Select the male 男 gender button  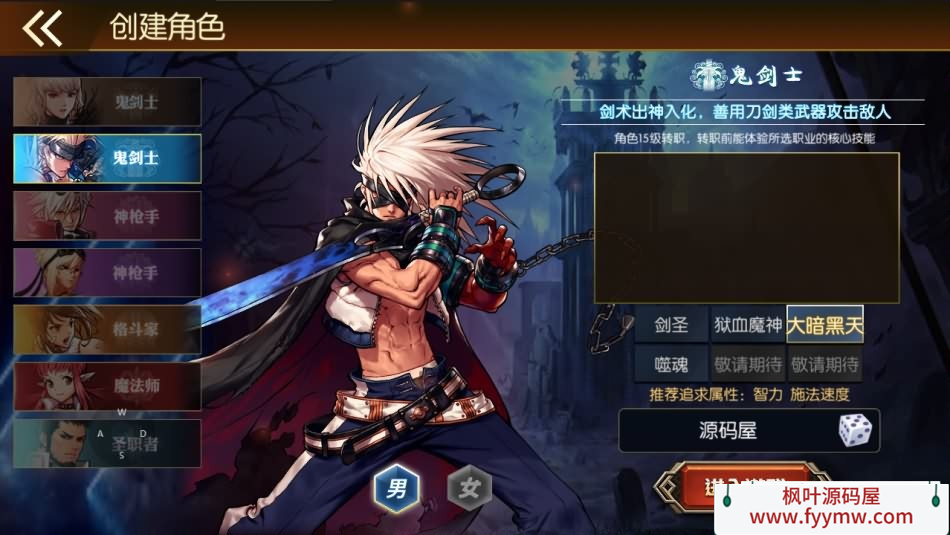tap(397, 489)
